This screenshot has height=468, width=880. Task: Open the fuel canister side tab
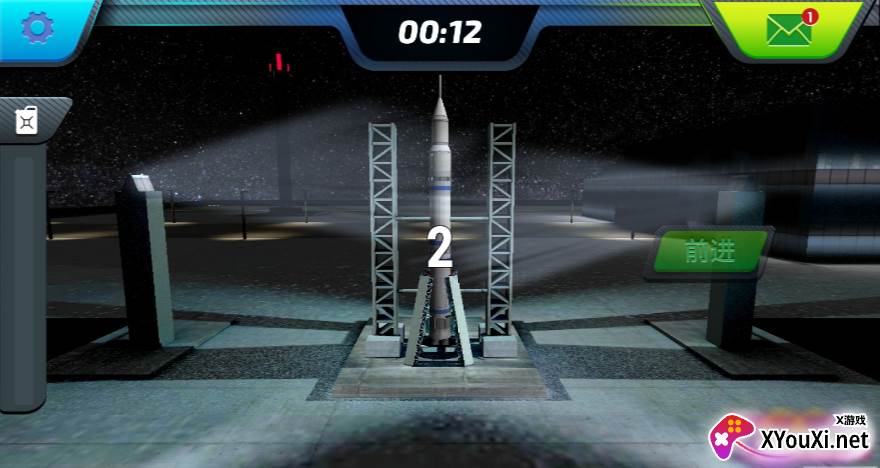pyautogui.click(x=27, y=120)
